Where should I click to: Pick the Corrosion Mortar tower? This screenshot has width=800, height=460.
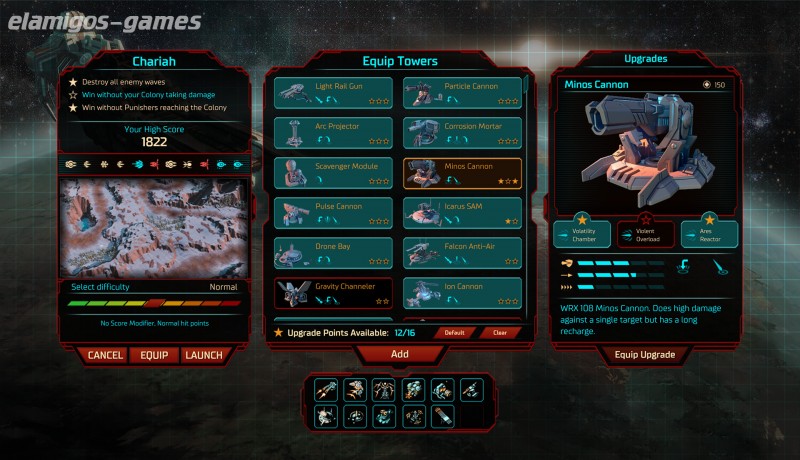(461, 133)
